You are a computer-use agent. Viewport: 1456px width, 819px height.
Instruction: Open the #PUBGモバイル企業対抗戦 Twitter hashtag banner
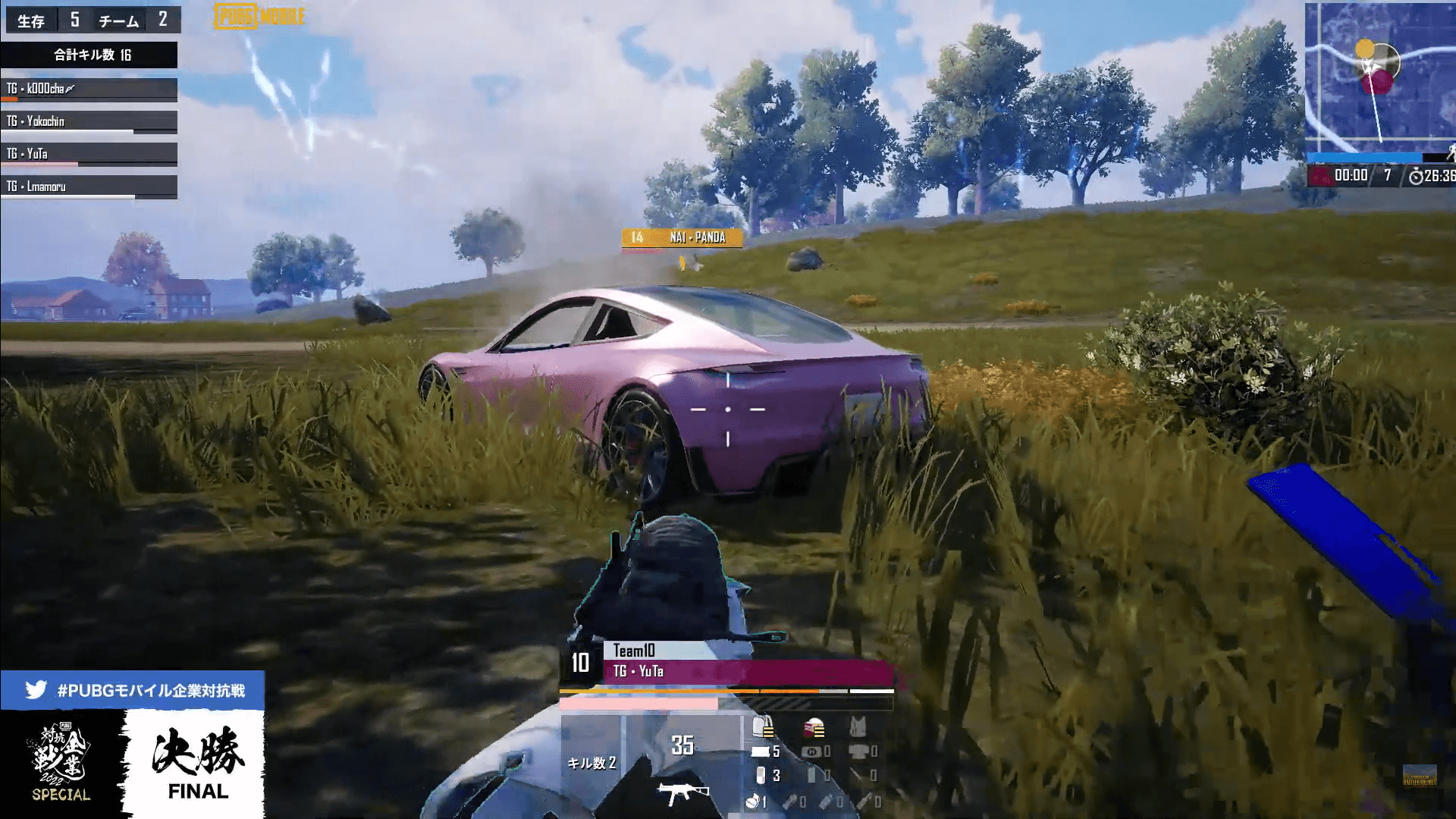click(133, 690)
